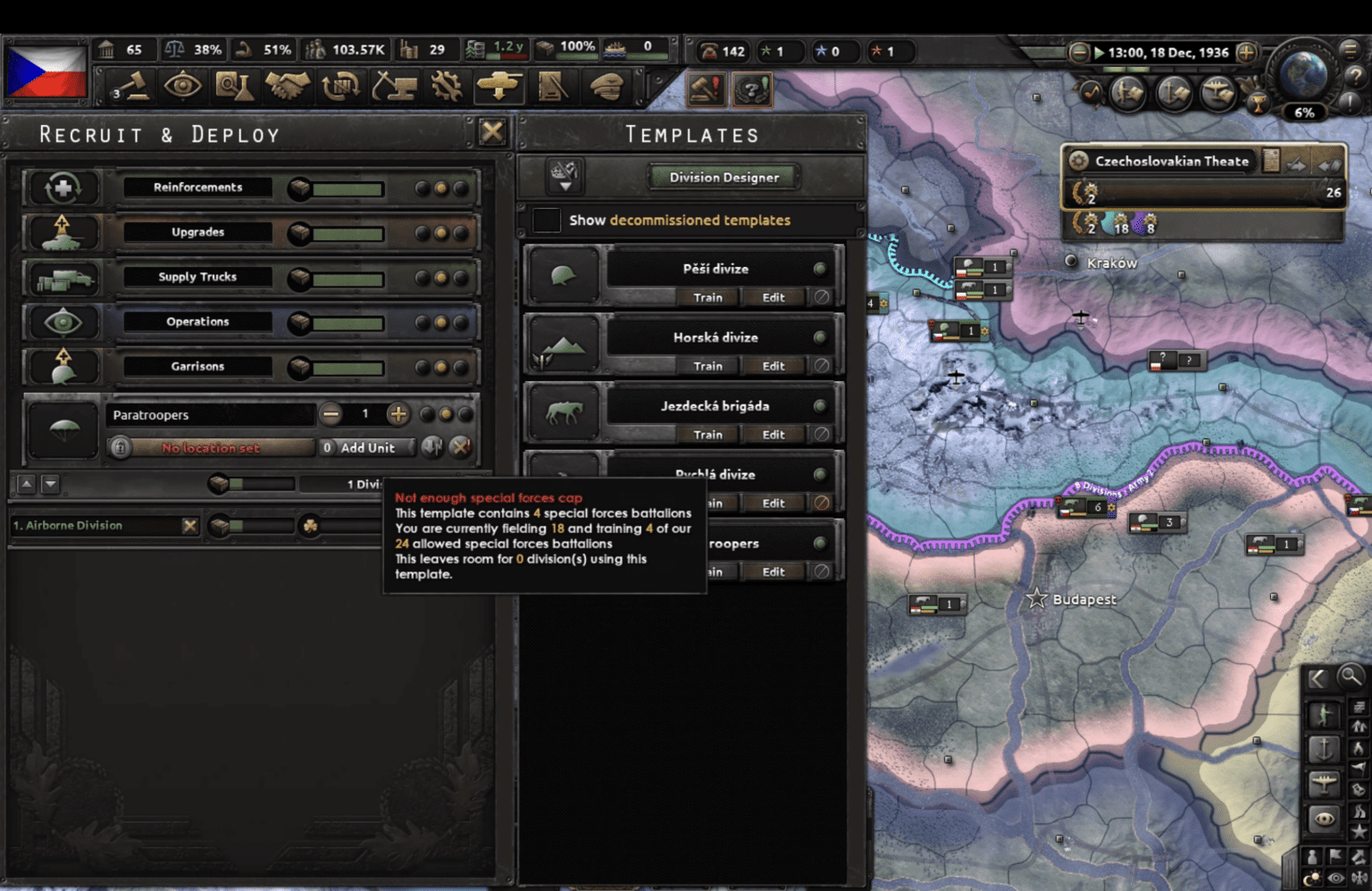Image resolution: width=1372 pixels, height=891 pixels.
Task: Click Add Unit for Paratroopers
Action: [367, 447]
